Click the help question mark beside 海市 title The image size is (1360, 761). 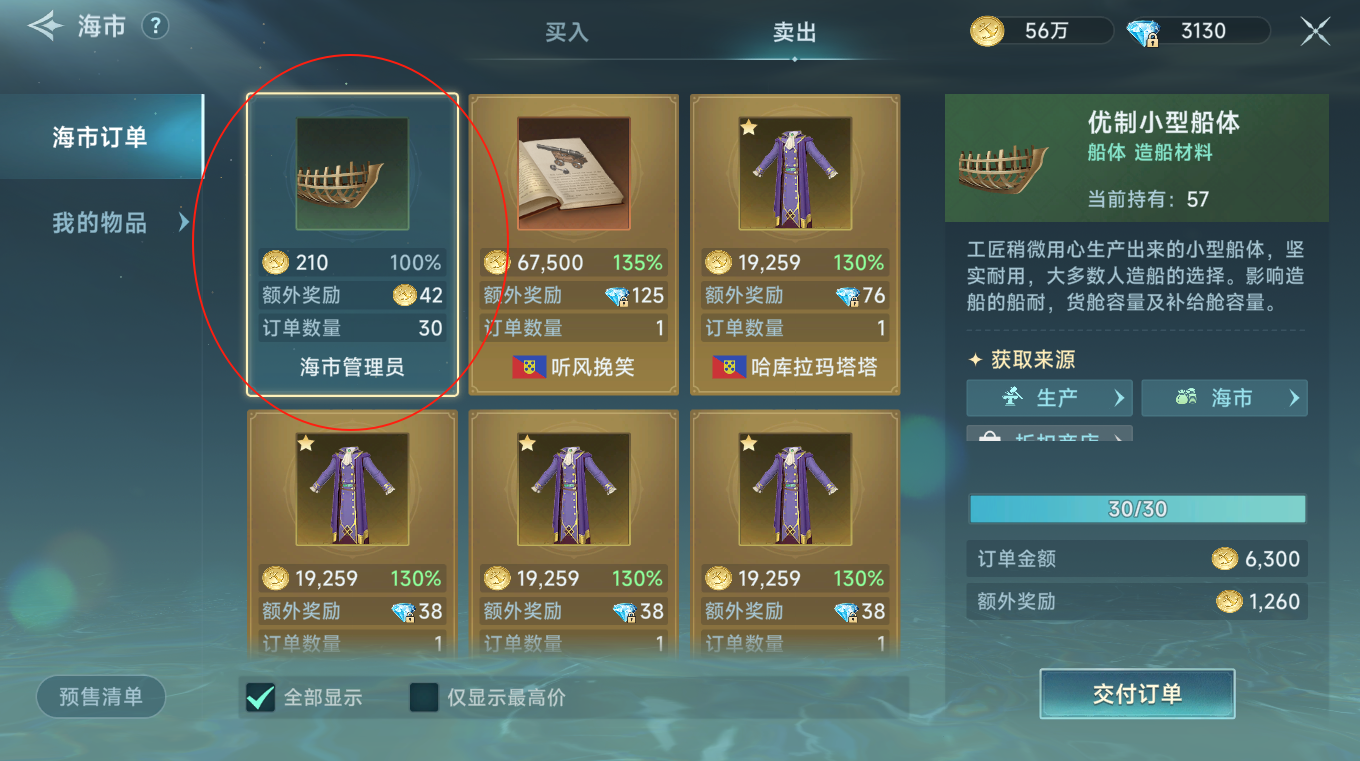click(155, 27)
